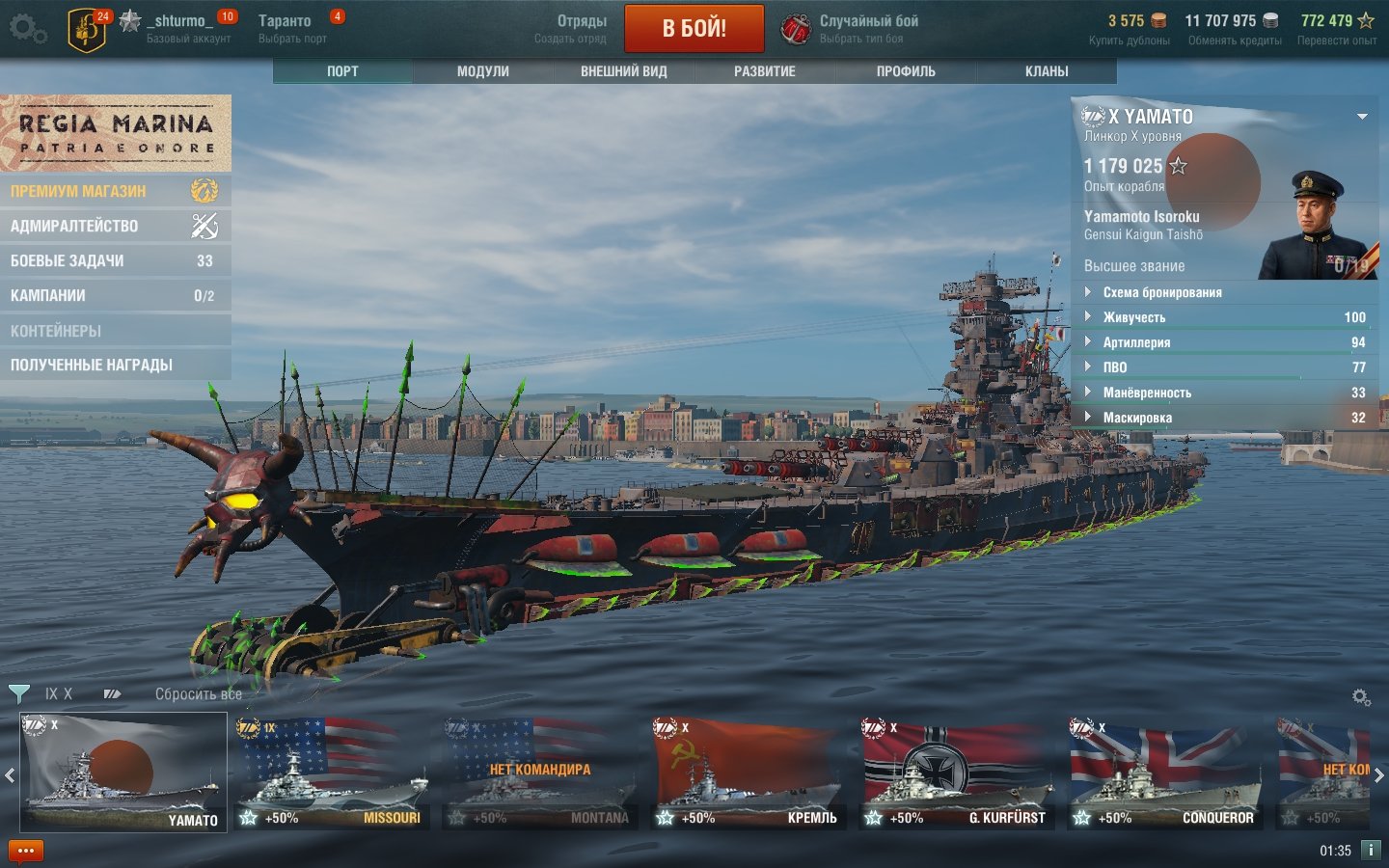Open the Премиум магазин
Image resolution: width=1389 pixels, height=868 pixels.
click(x=115, y=191)
